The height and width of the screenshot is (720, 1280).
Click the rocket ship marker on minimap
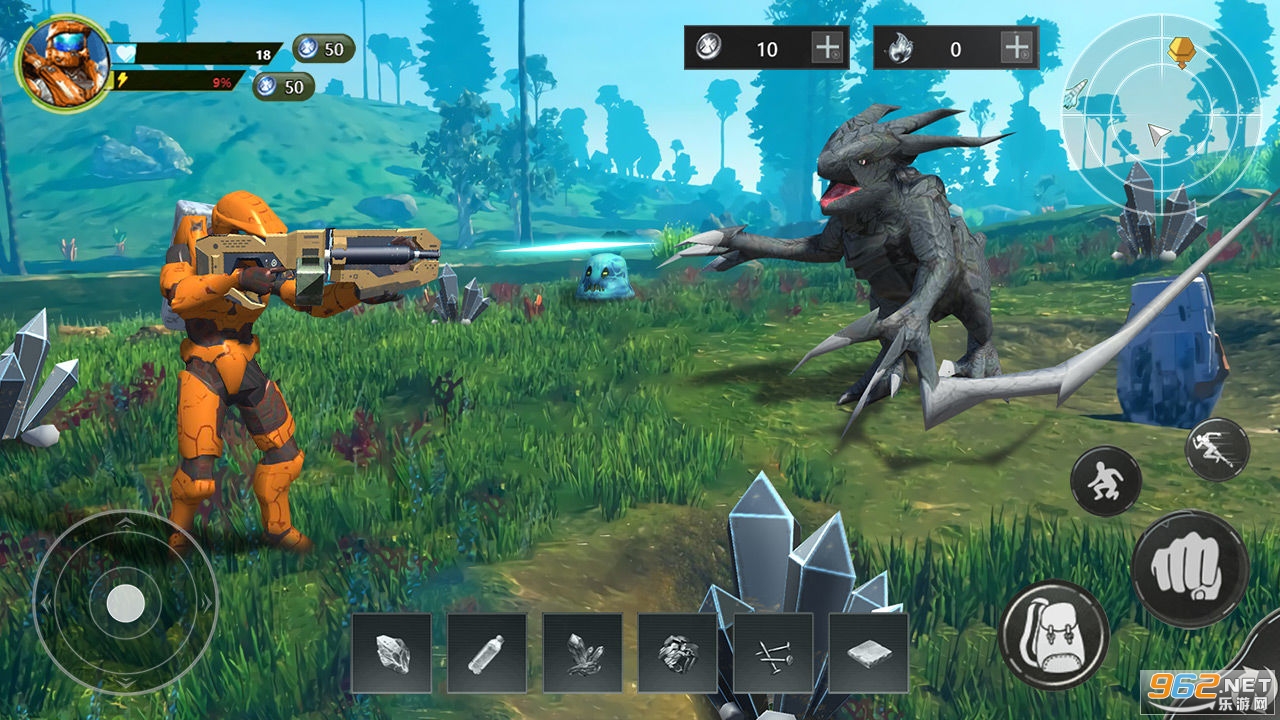click(x=1075, y=94)
